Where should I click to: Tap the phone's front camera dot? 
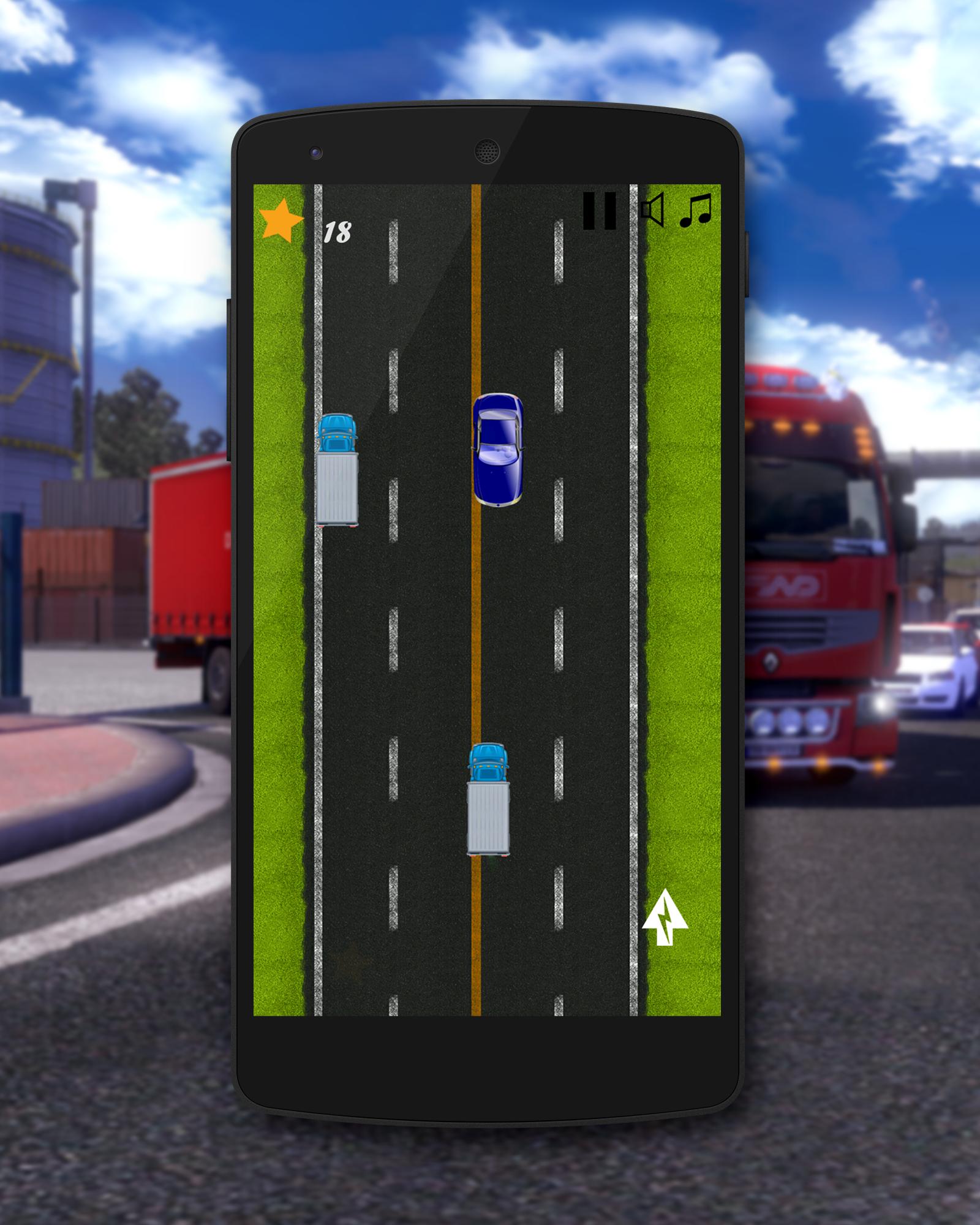click(315, 151)
